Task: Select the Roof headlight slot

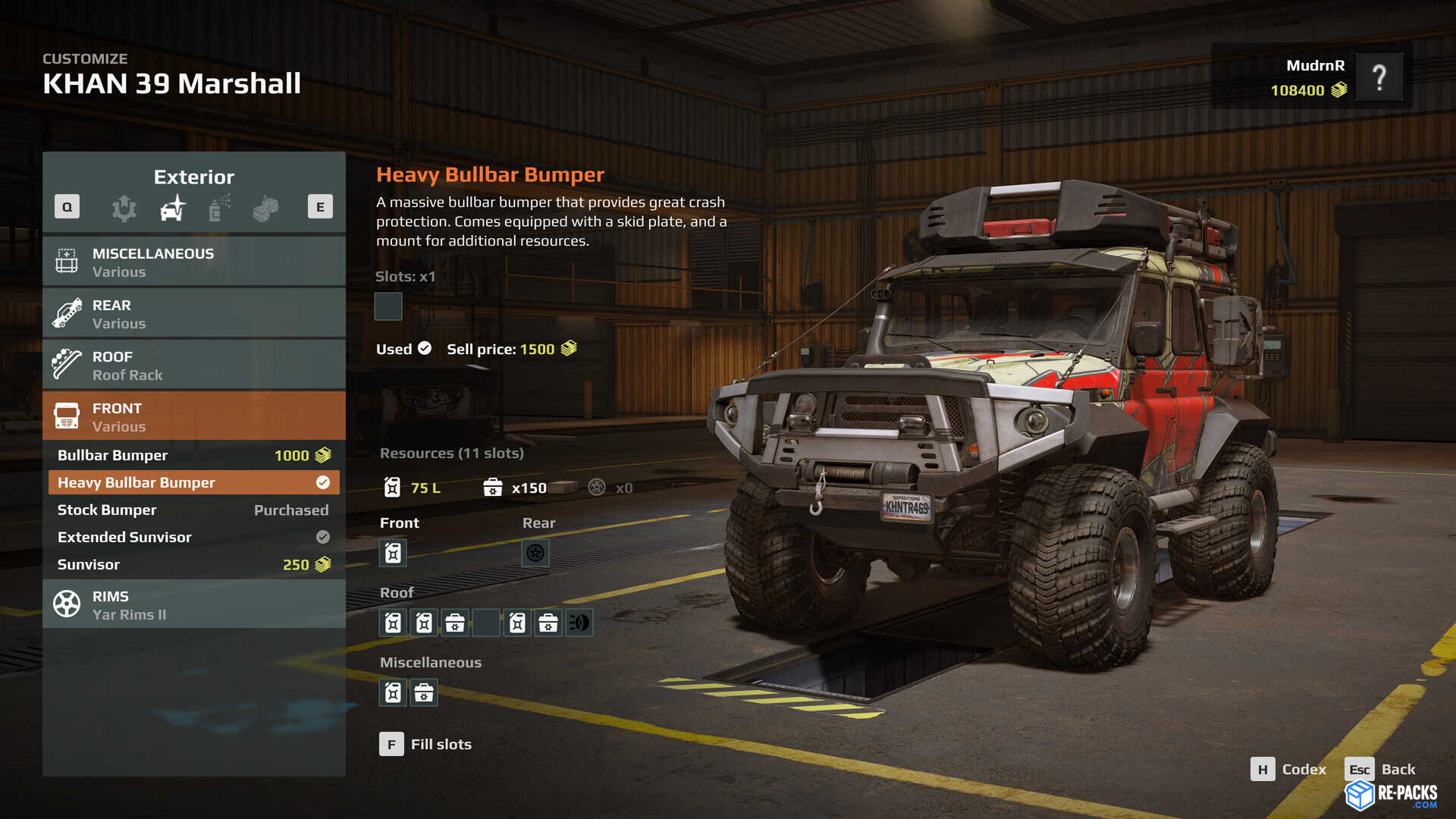Action: (579, 623)
